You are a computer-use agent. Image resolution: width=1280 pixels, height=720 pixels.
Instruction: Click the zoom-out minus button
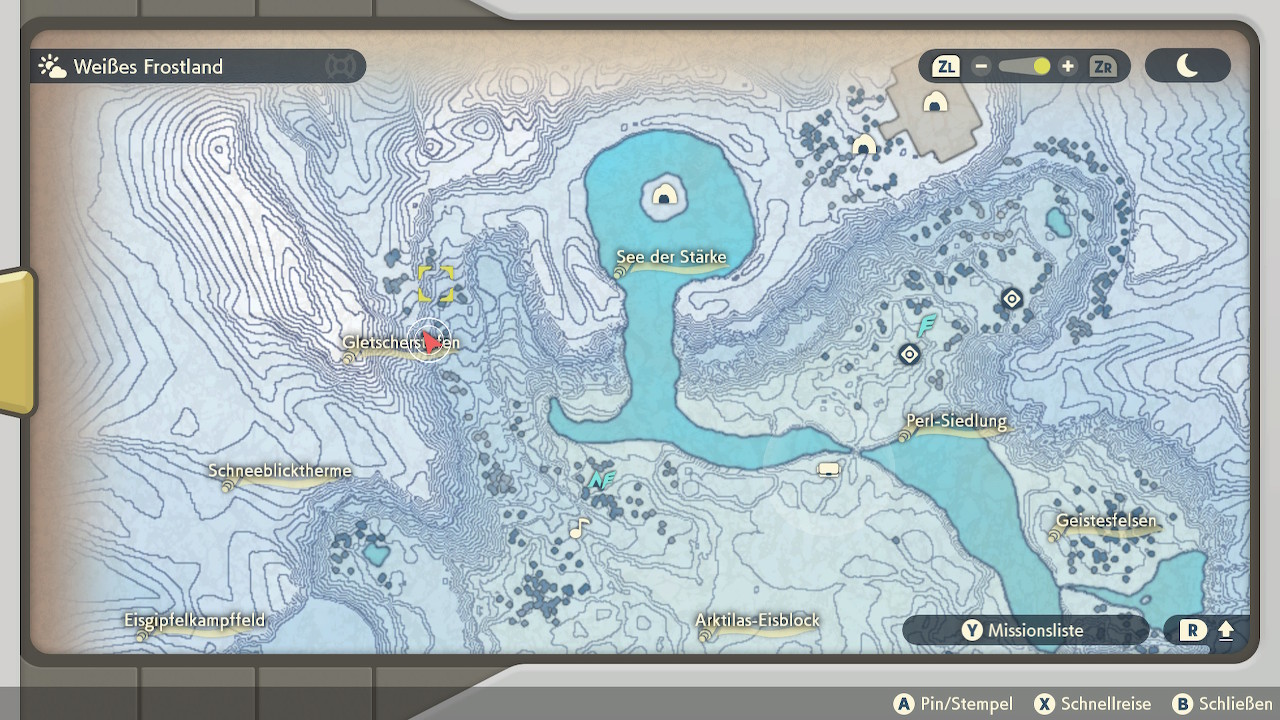[981, 67]
